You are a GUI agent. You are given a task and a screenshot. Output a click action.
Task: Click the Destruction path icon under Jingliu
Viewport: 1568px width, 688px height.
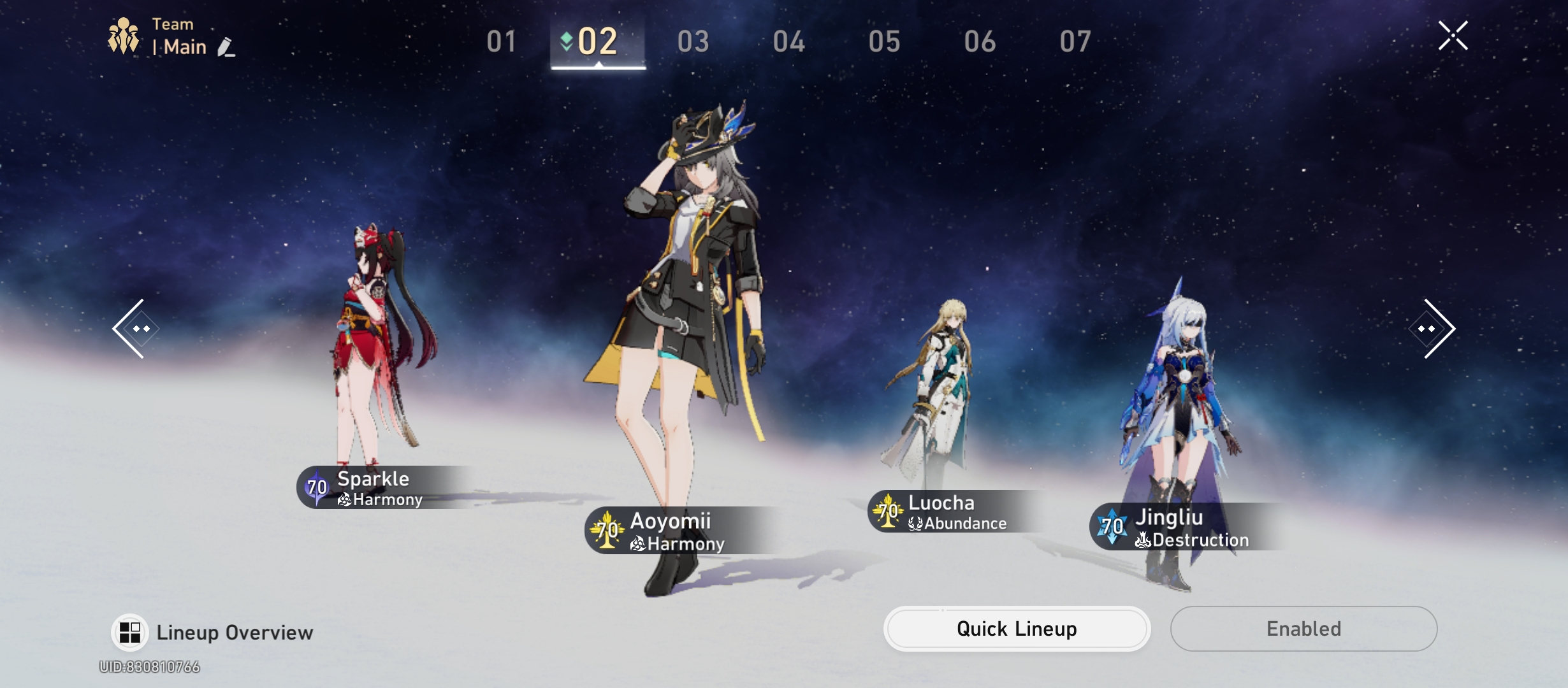point(1145,540)
